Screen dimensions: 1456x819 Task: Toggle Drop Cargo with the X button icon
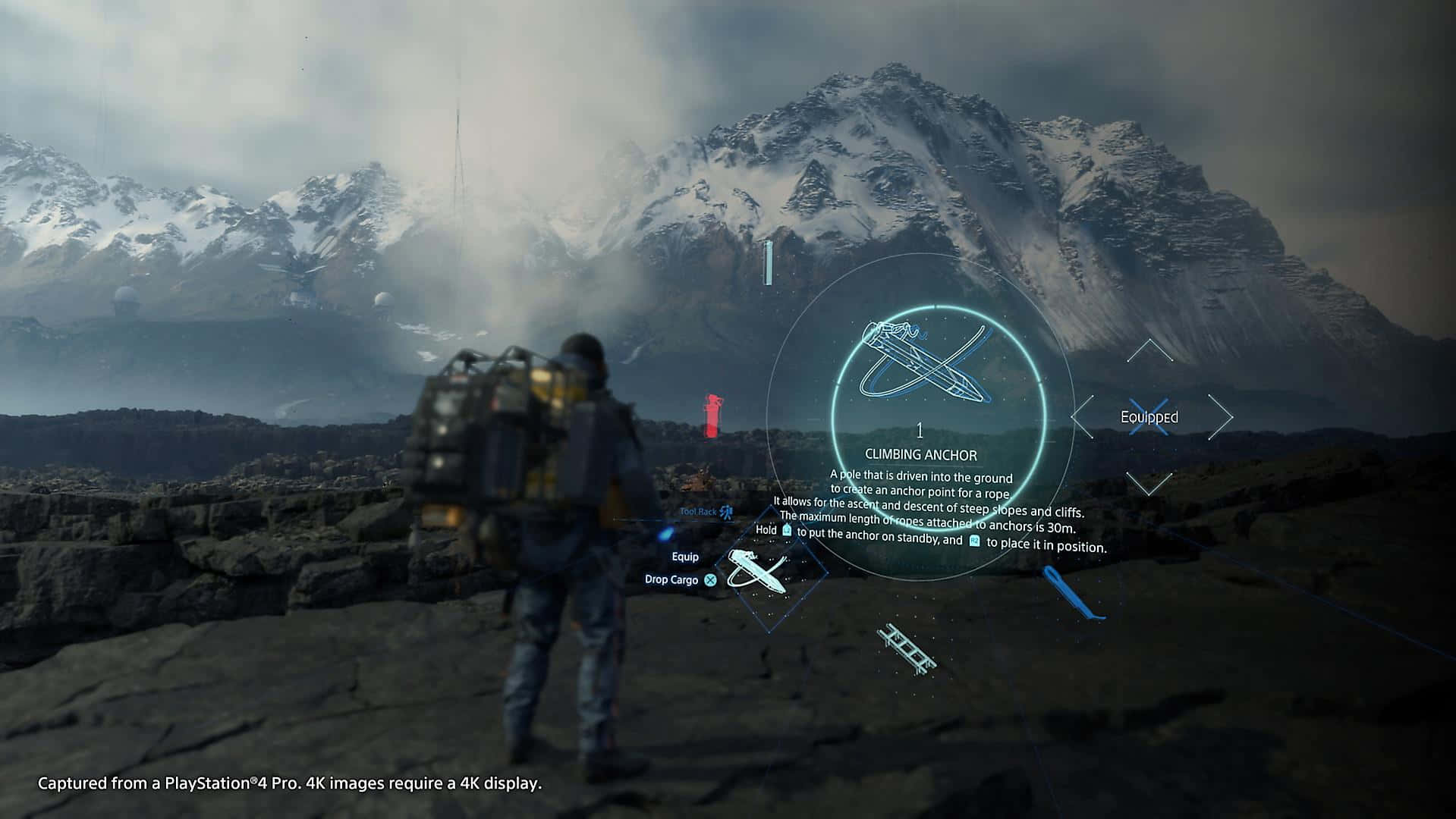(x=710, y=579)
